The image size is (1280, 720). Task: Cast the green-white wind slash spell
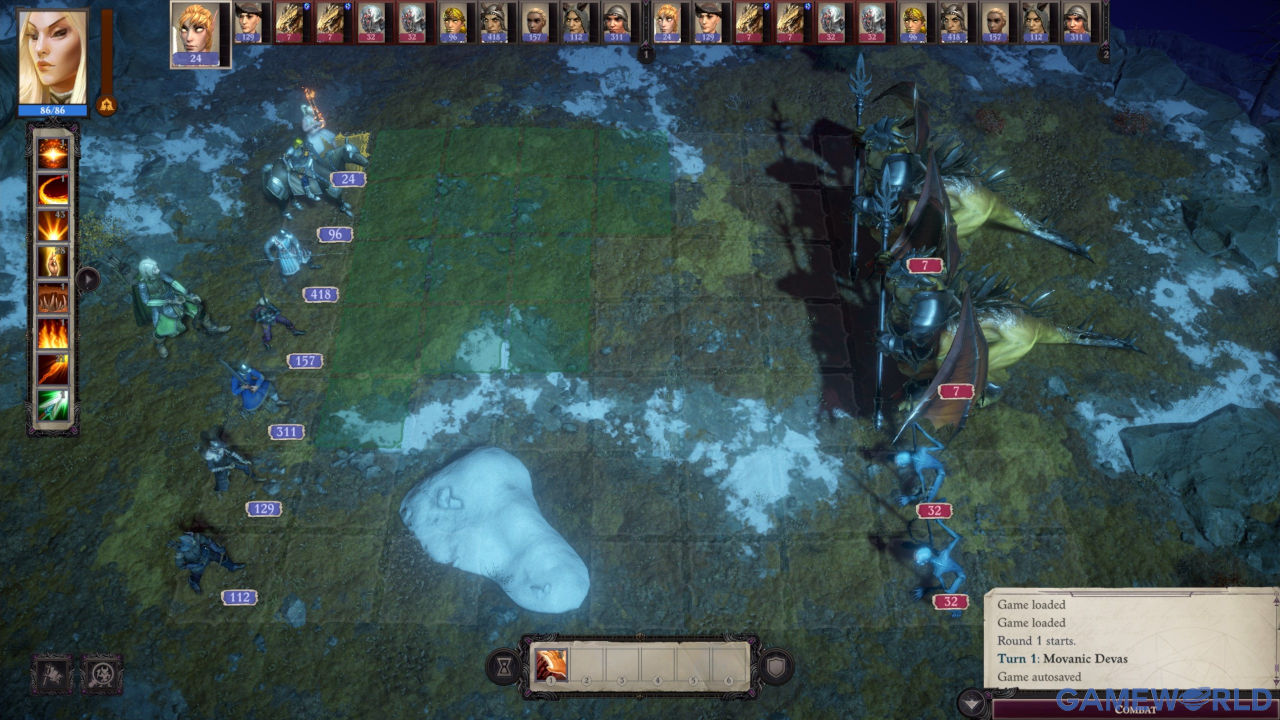[x=53, y=405]
